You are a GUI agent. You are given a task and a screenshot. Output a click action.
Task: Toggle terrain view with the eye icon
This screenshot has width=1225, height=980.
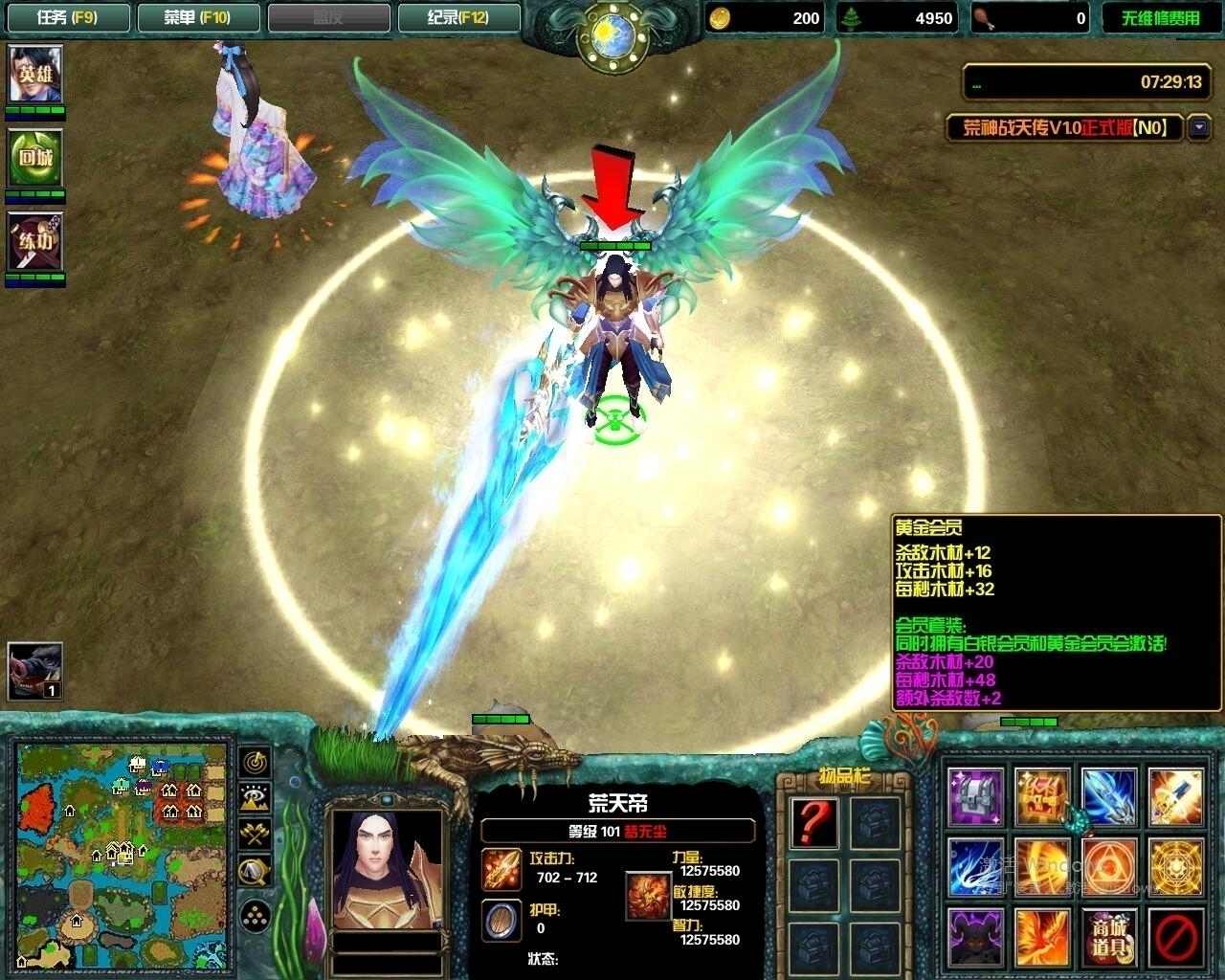pos(254,794)
